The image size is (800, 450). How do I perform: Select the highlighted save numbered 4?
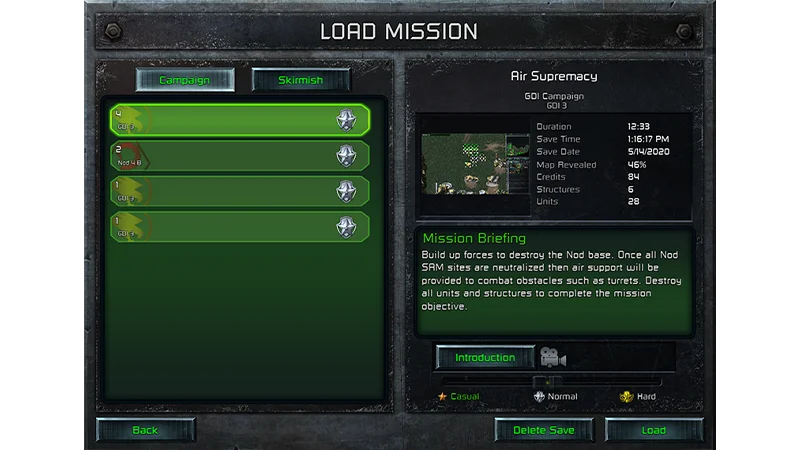(240, 120)
